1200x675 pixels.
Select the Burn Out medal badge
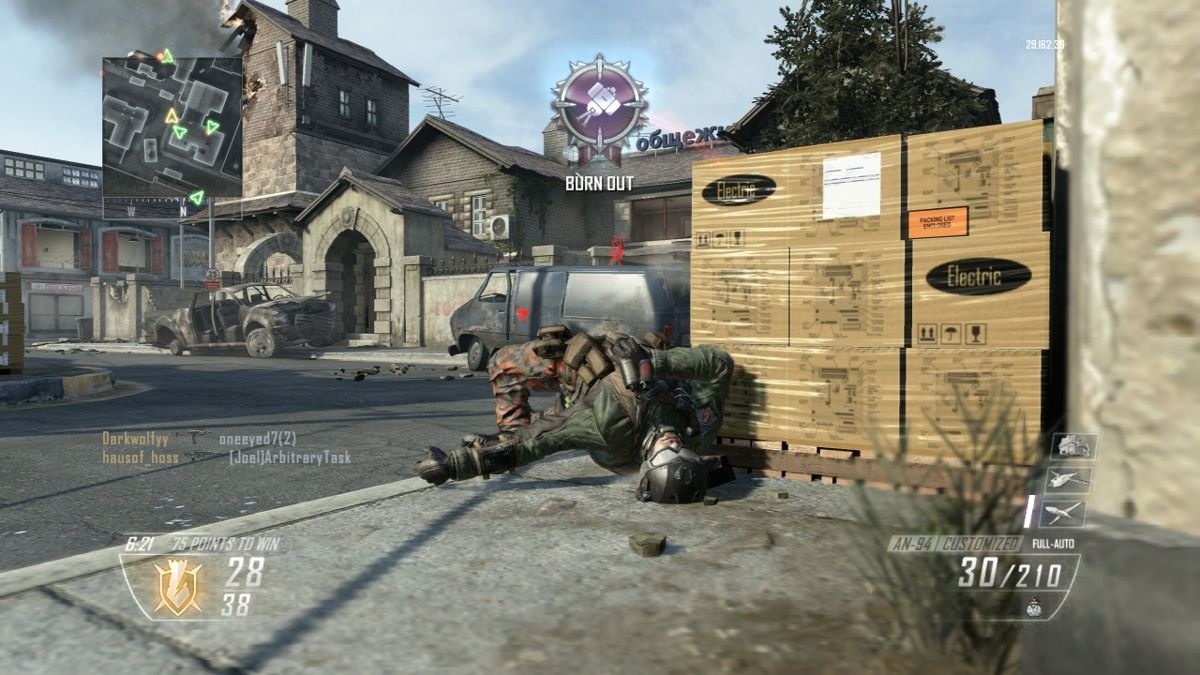tap(600, 107)
